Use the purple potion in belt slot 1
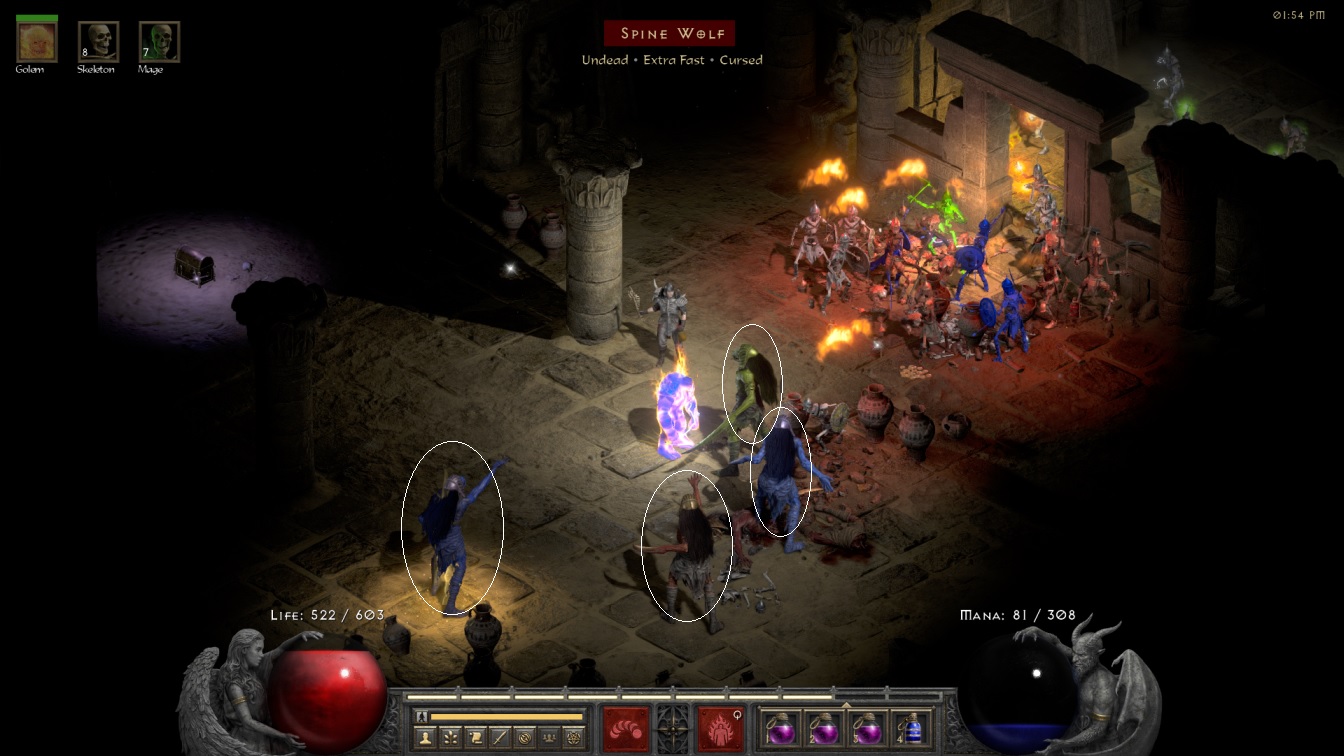1344x756 pixels. coord(779,727)
